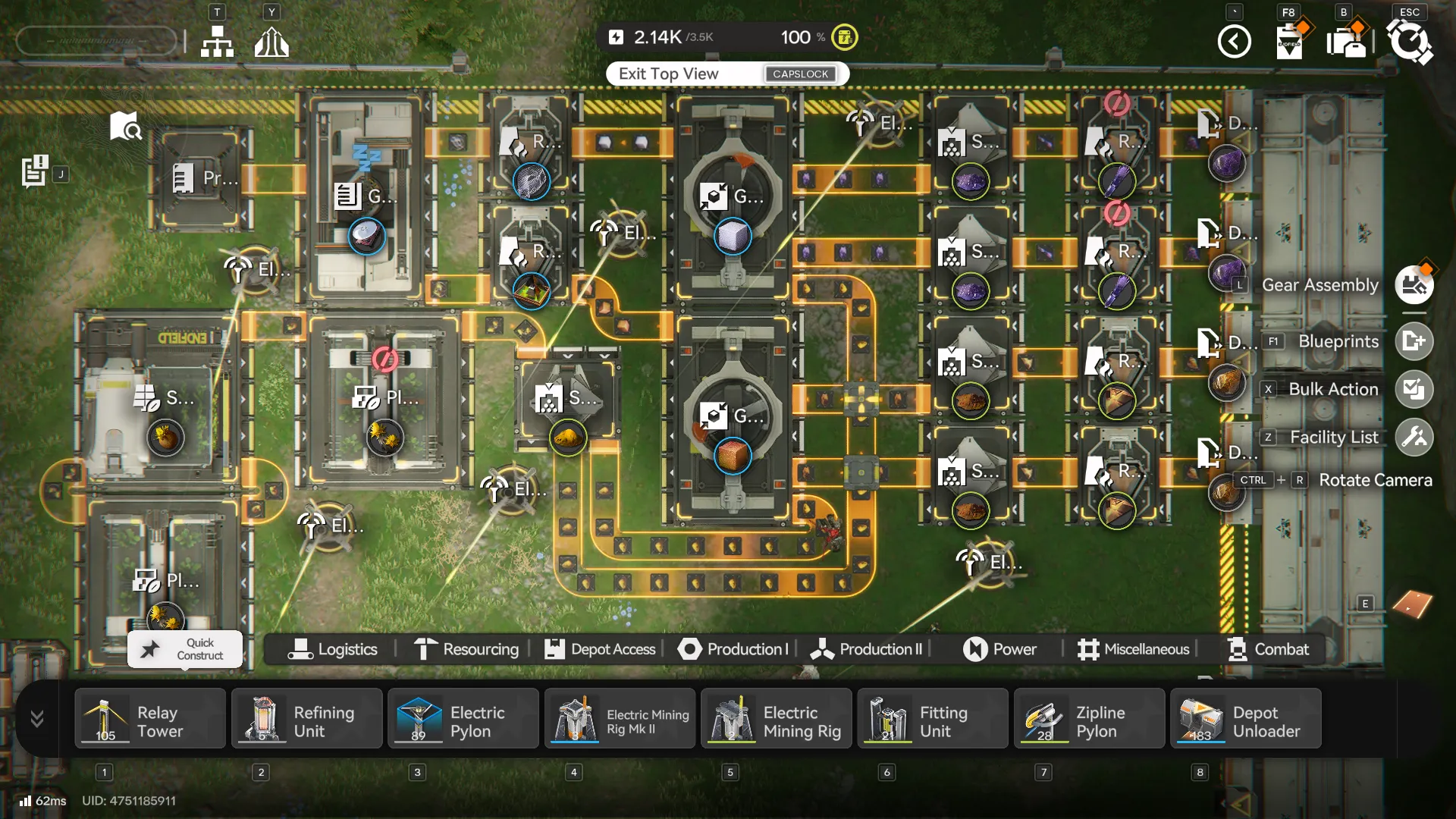Select the Refining Unit in the hotbar
Screen dimensions: 1456x819
tap(306, 718)
